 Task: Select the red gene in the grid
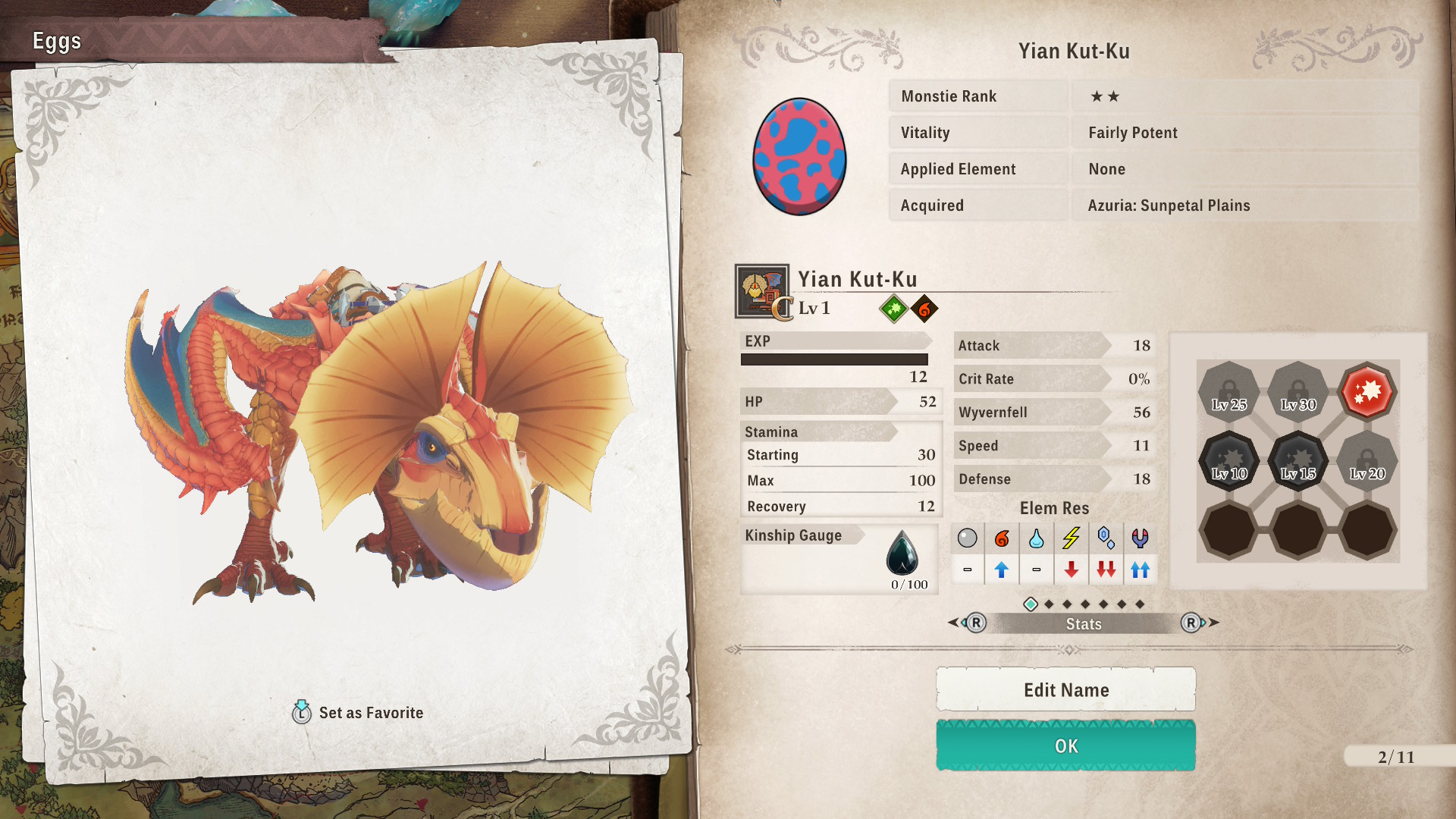click(x=1367, y=392)
